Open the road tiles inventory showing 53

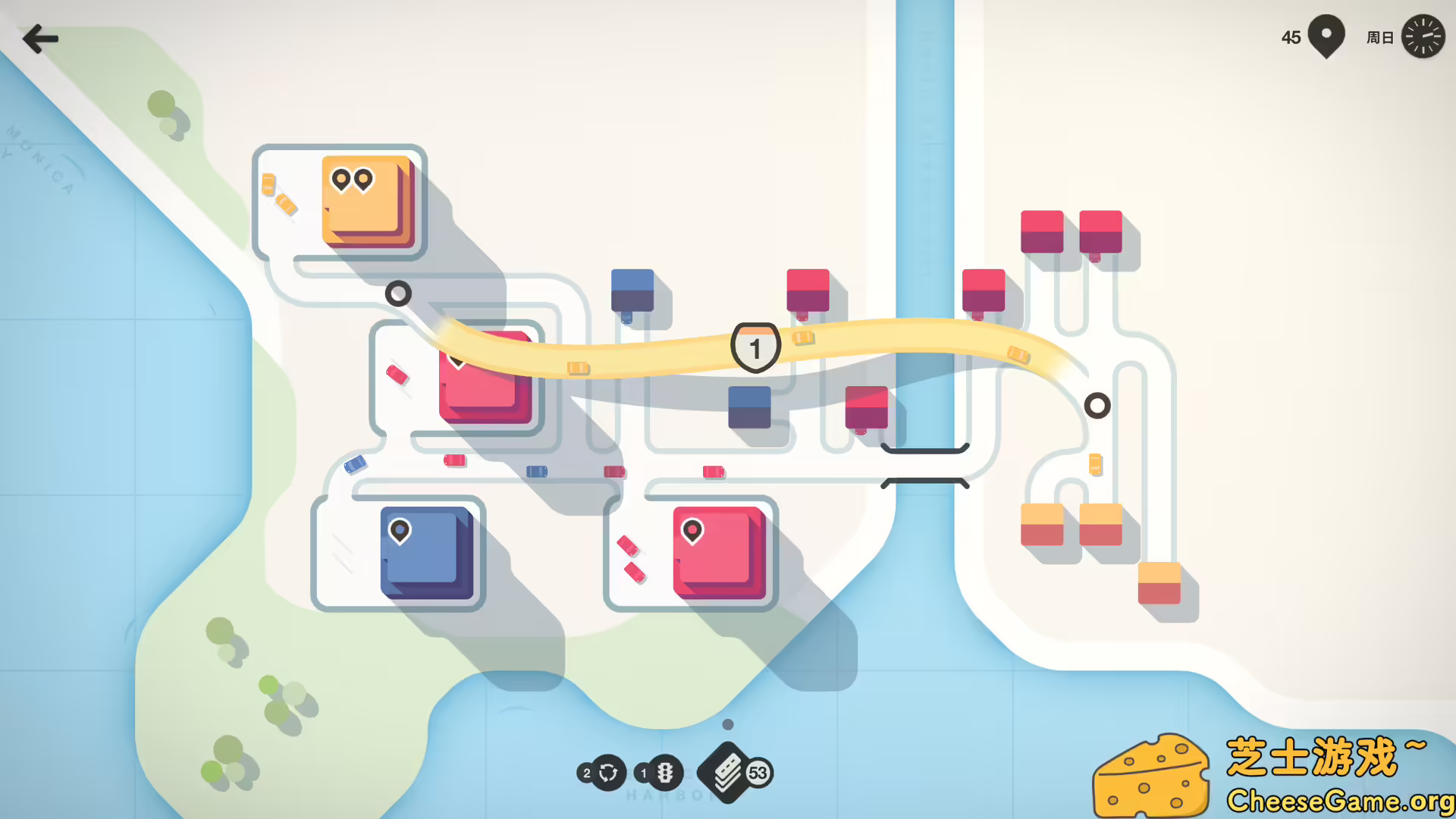click(726, 773)
